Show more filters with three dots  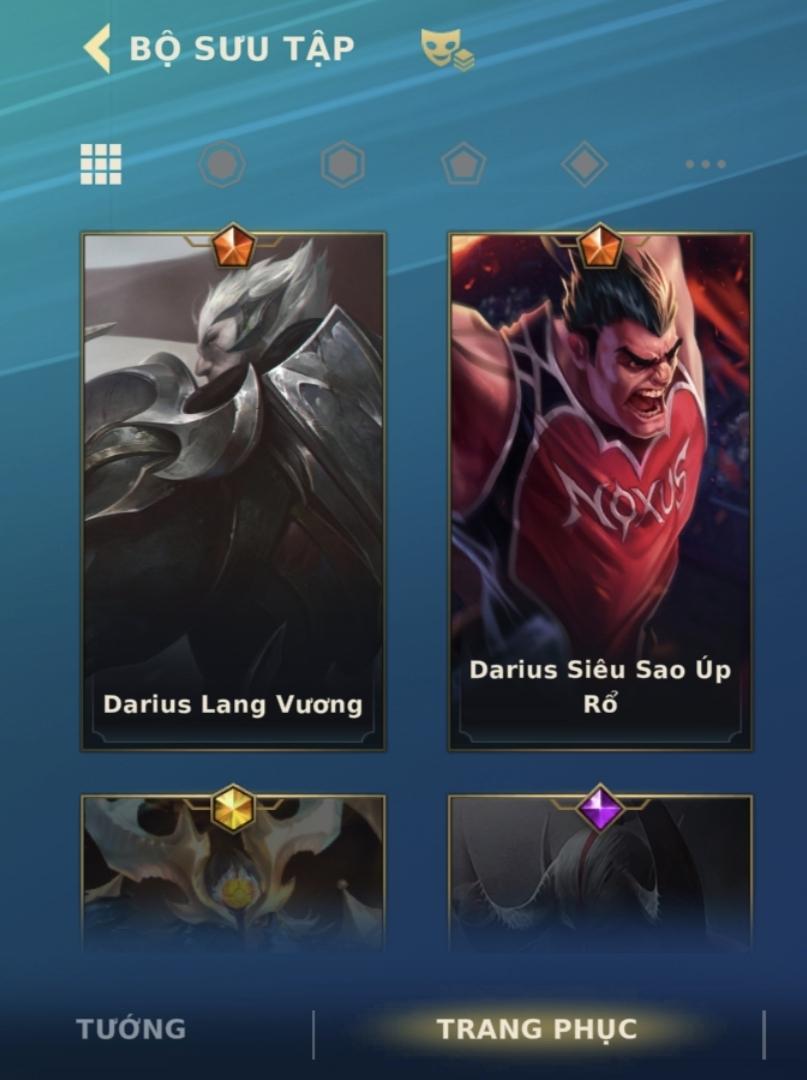[705, 164]
